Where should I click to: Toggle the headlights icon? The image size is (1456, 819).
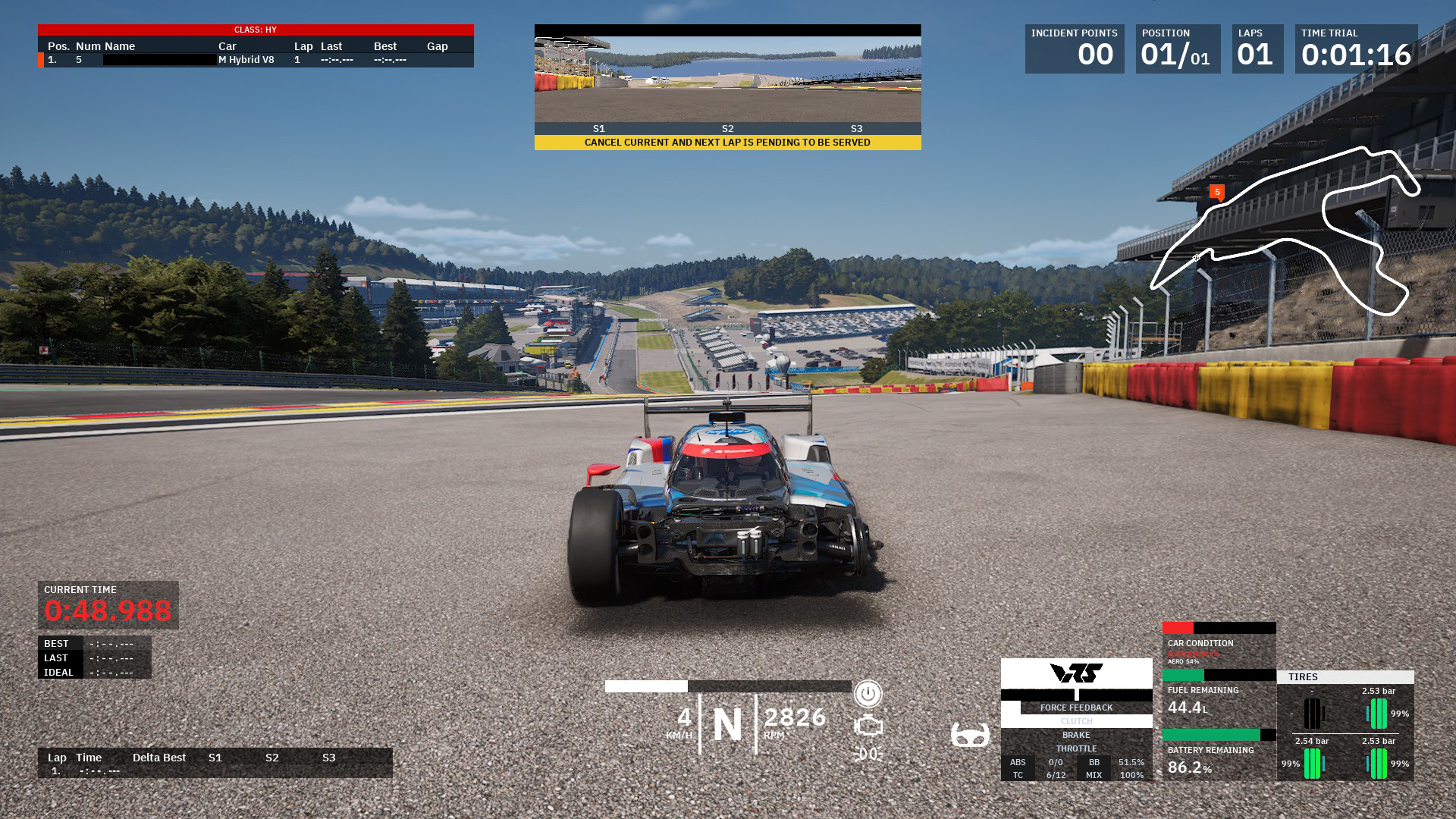click(x=868, y=754)
